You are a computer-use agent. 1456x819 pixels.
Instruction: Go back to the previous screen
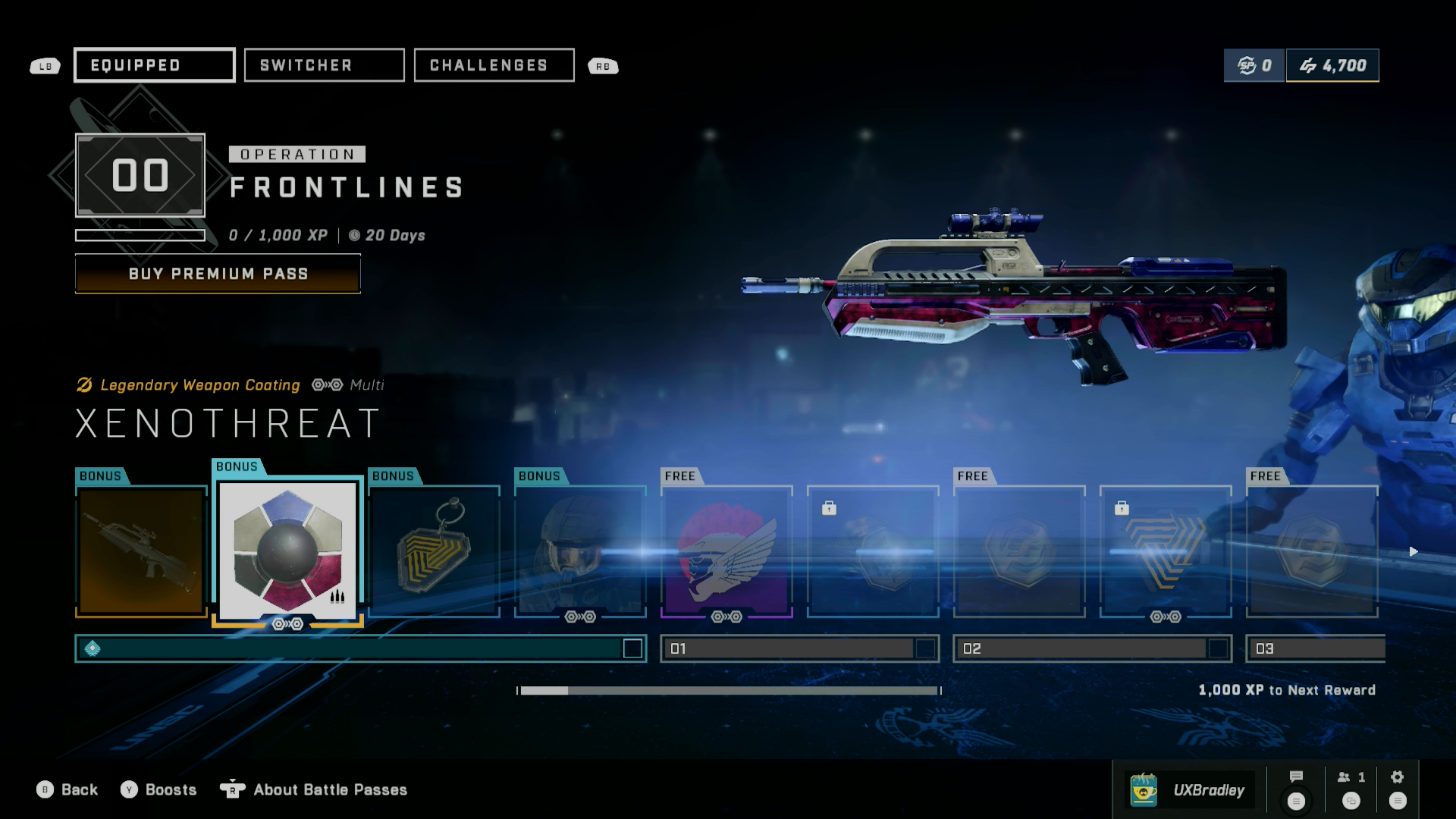67,790
